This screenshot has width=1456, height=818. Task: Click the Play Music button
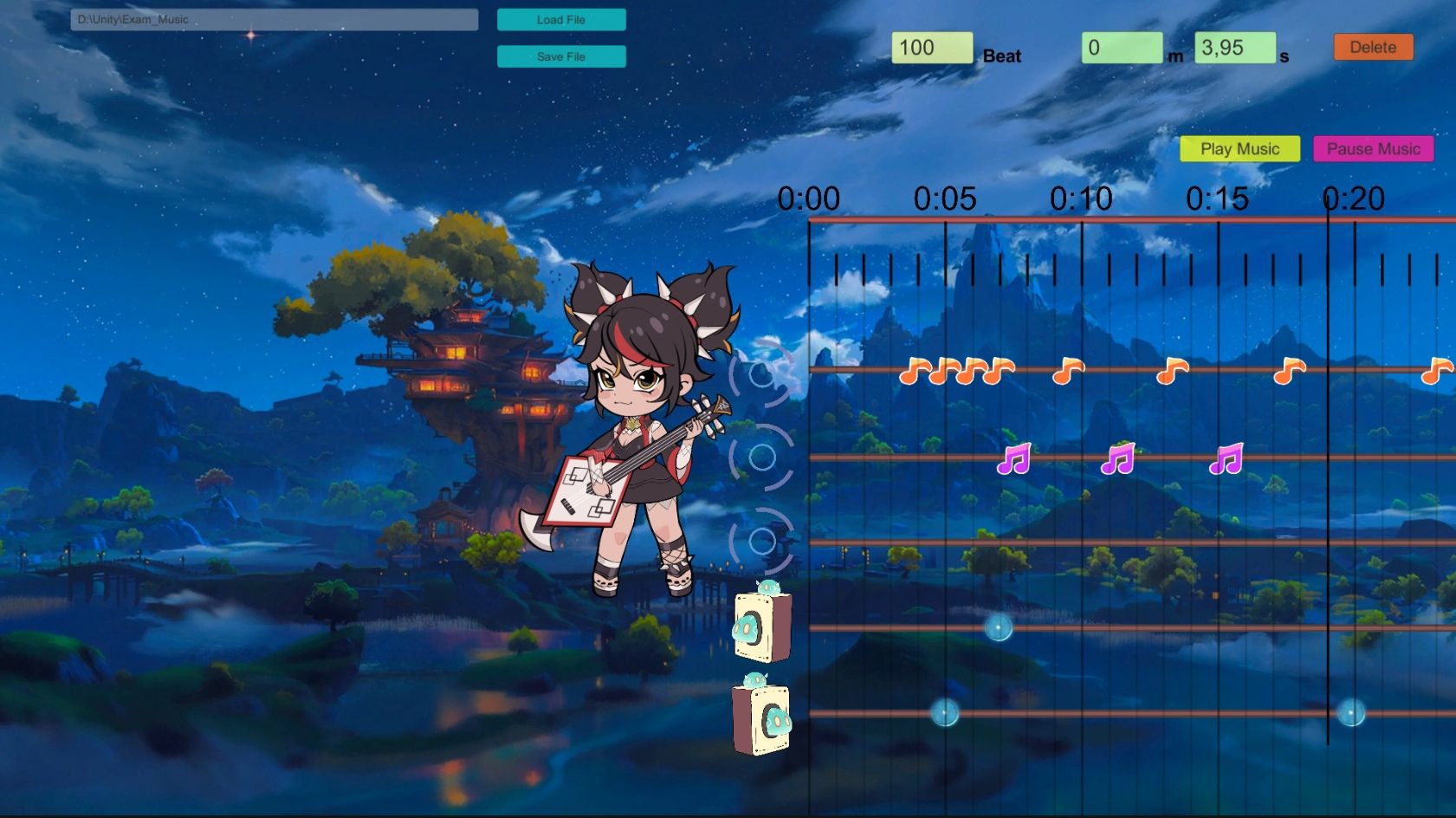1239,148
